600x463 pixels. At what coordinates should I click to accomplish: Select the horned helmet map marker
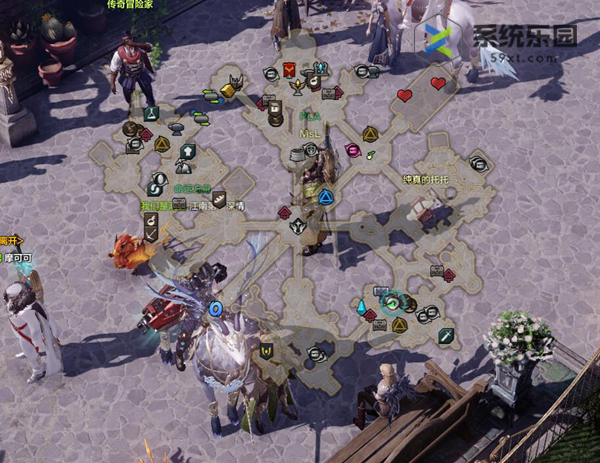pos(236,80)
